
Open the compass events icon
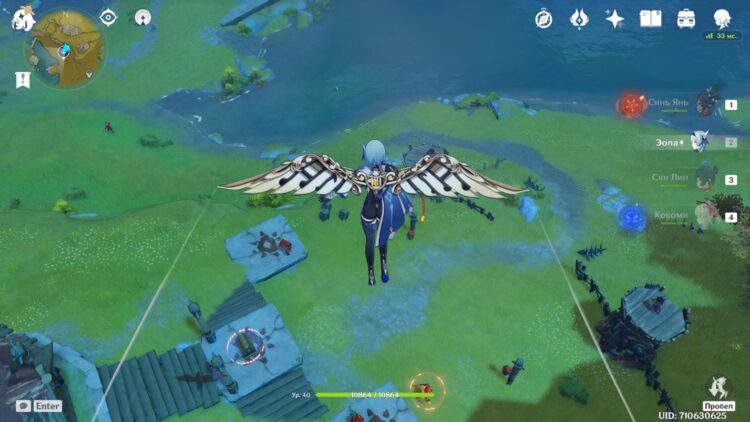pos(544,18)
